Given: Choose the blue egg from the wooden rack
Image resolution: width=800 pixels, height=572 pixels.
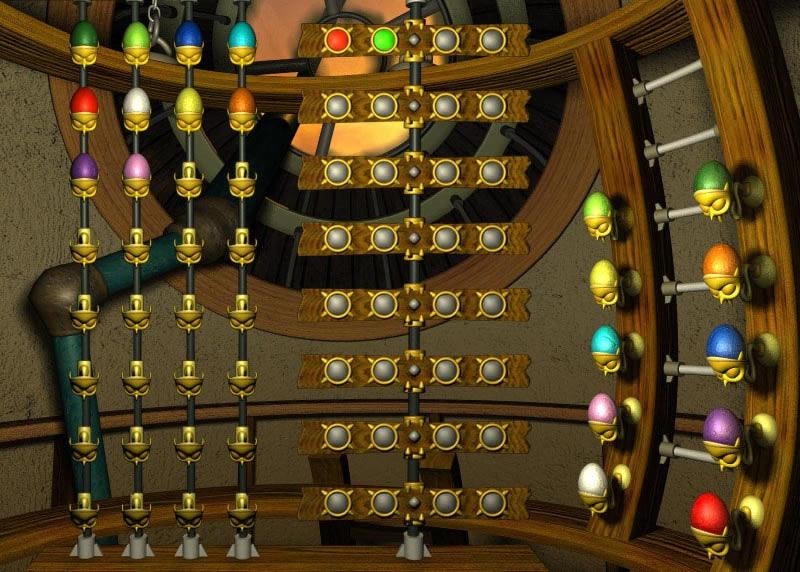Looking at the screenshot, I should pyautogui.click(x=725, y=345).
